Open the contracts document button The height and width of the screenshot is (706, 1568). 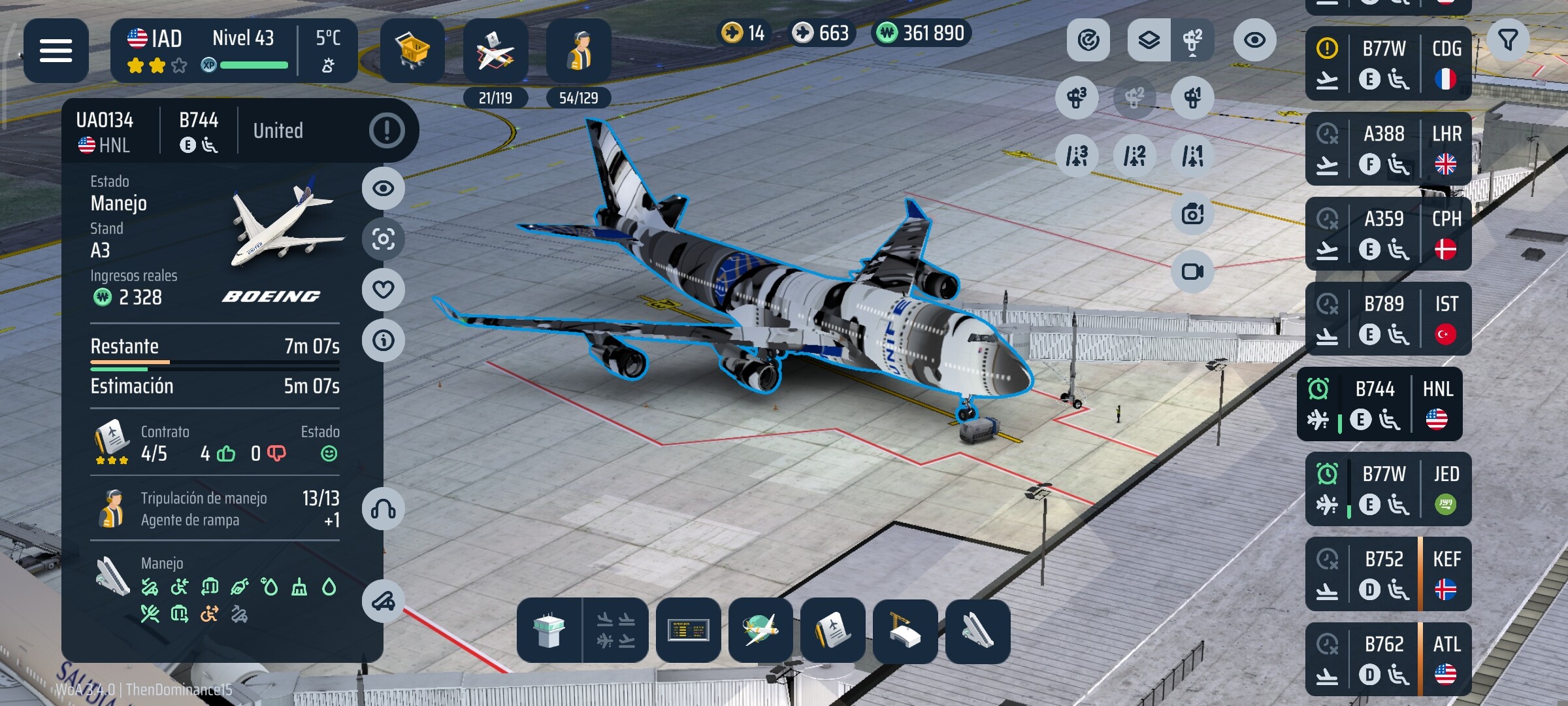[x=832, y=631]
